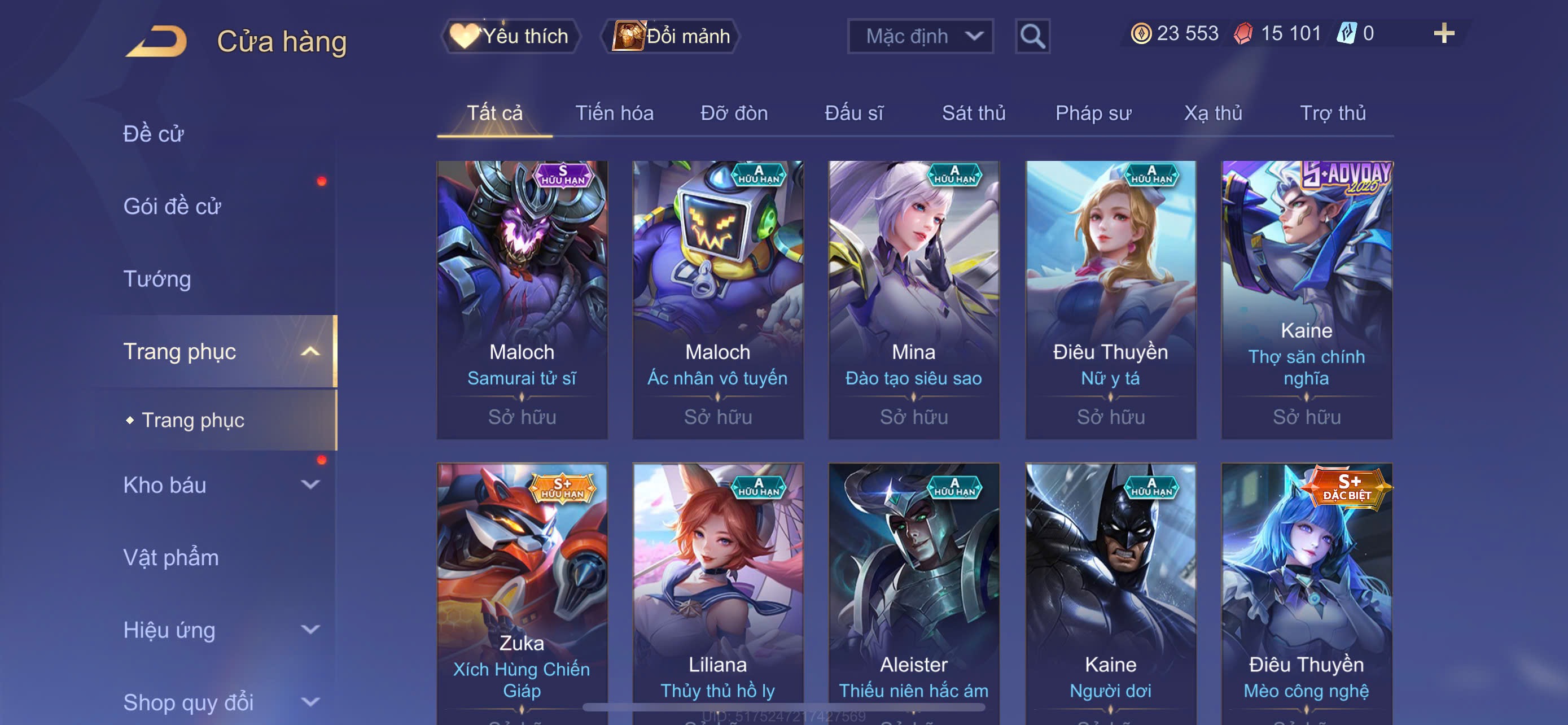The width and height of the screenshot is (1568, 725).
Task: Select the Đỡ đòn category tab
Action: click(733, 113)
